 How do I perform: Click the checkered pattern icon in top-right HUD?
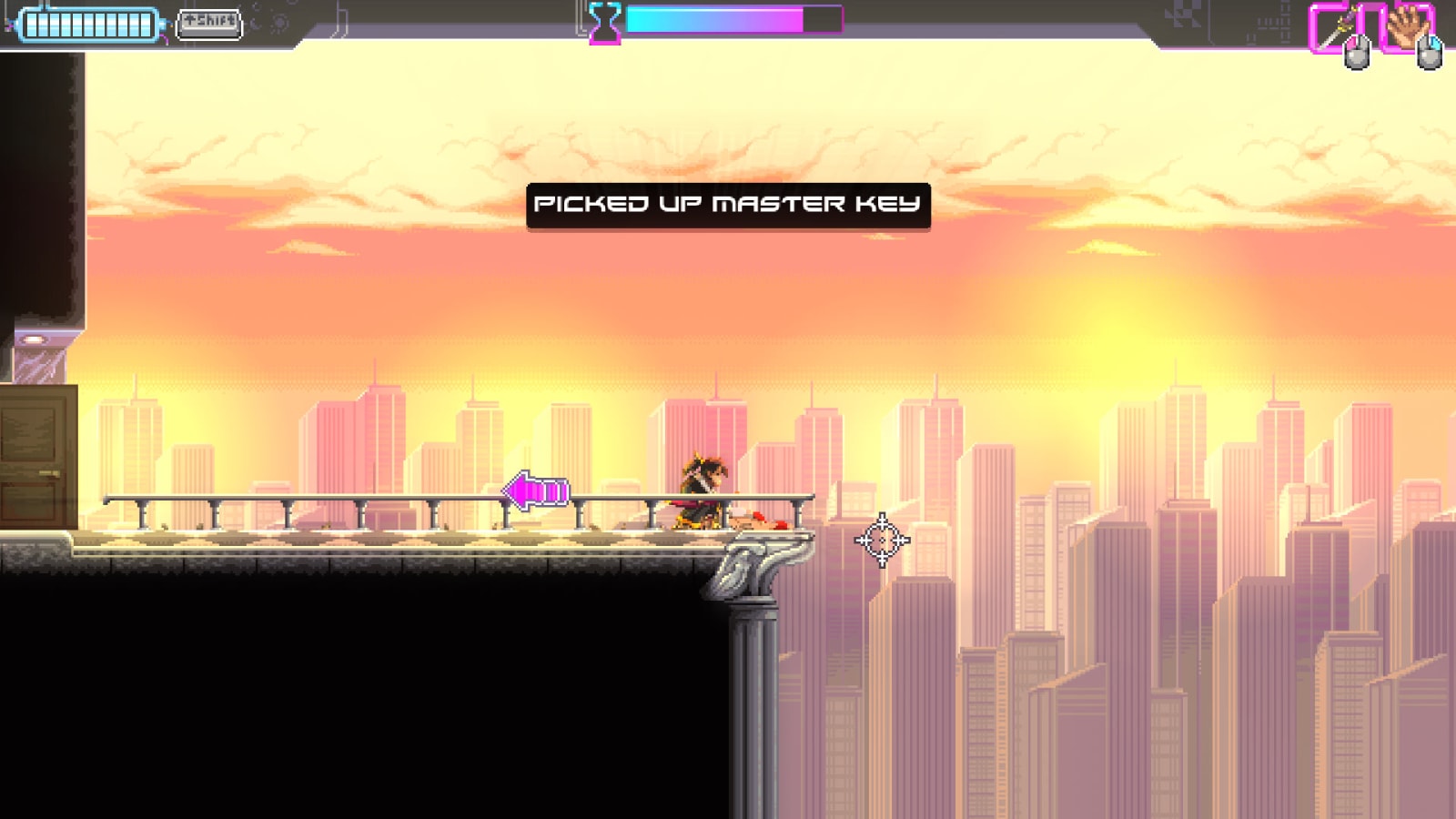(1185, 13)
